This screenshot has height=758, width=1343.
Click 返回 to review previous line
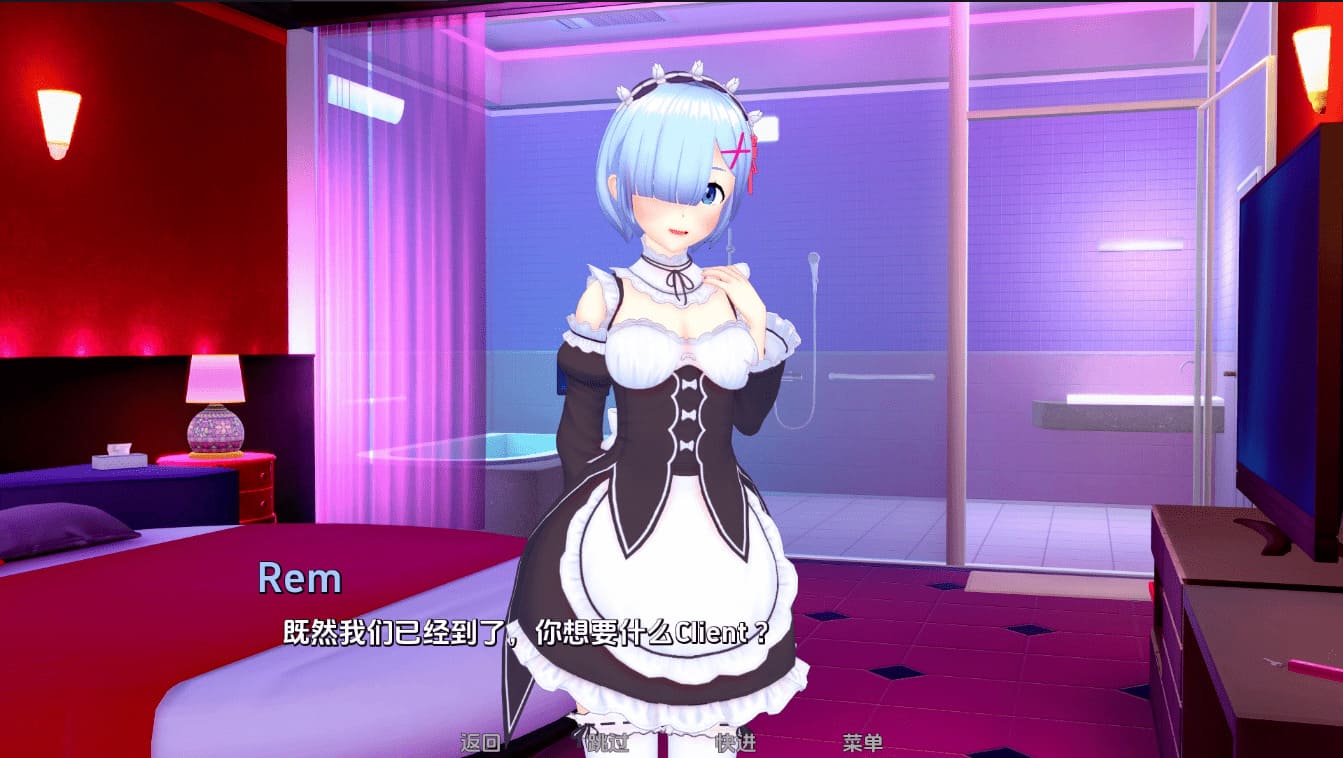478,746
